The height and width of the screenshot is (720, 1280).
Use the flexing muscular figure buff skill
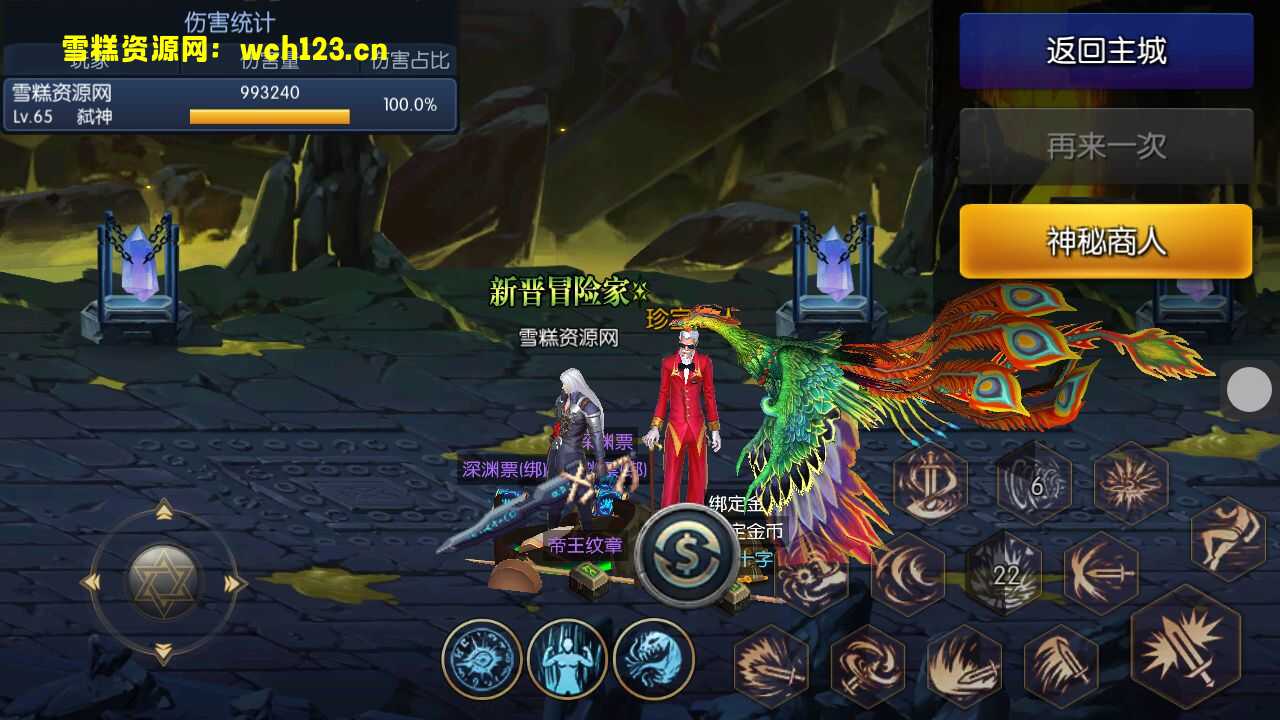pyautogui.click(x=567, y=659)
